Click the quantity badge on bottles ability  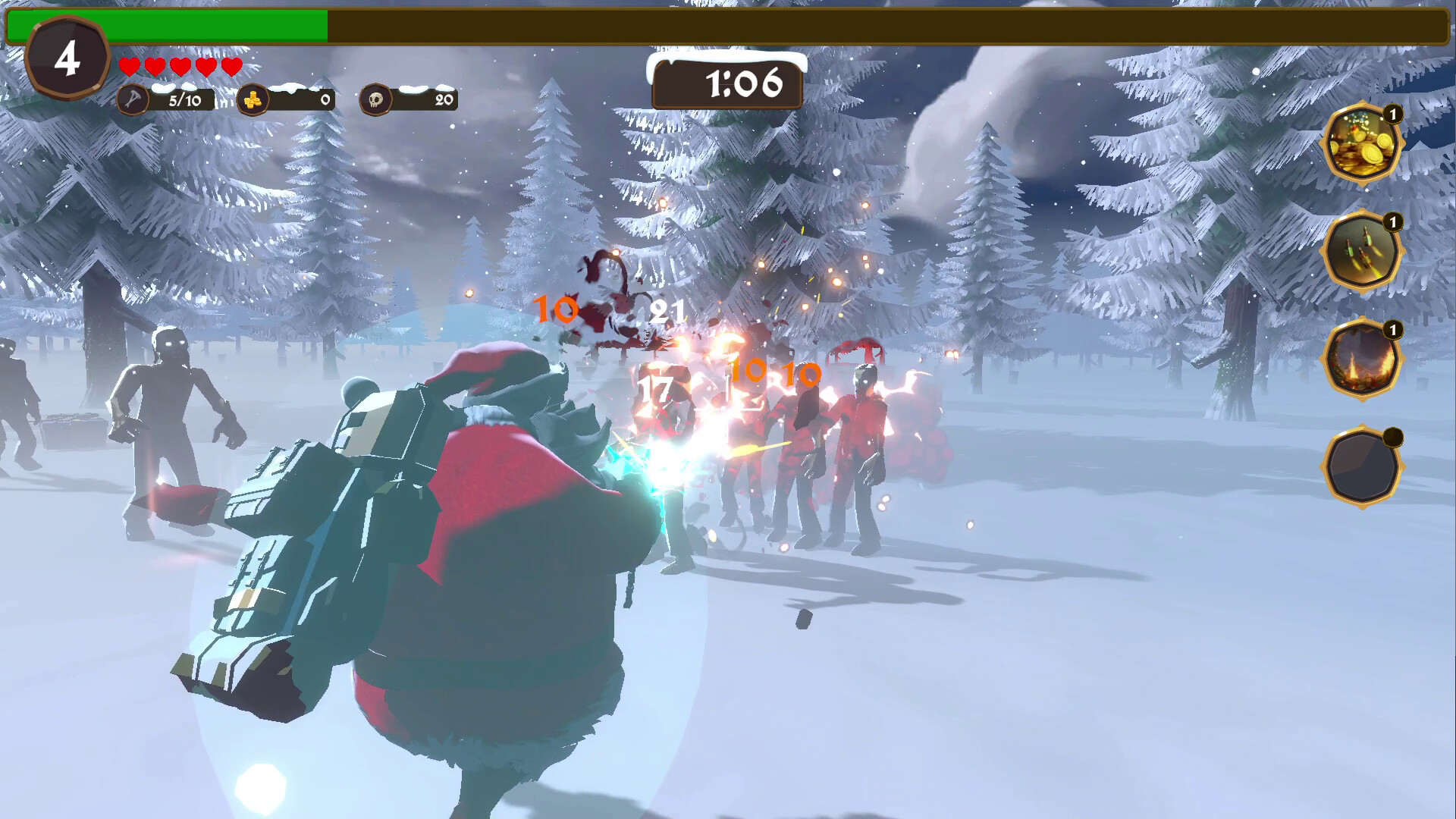1393,222
